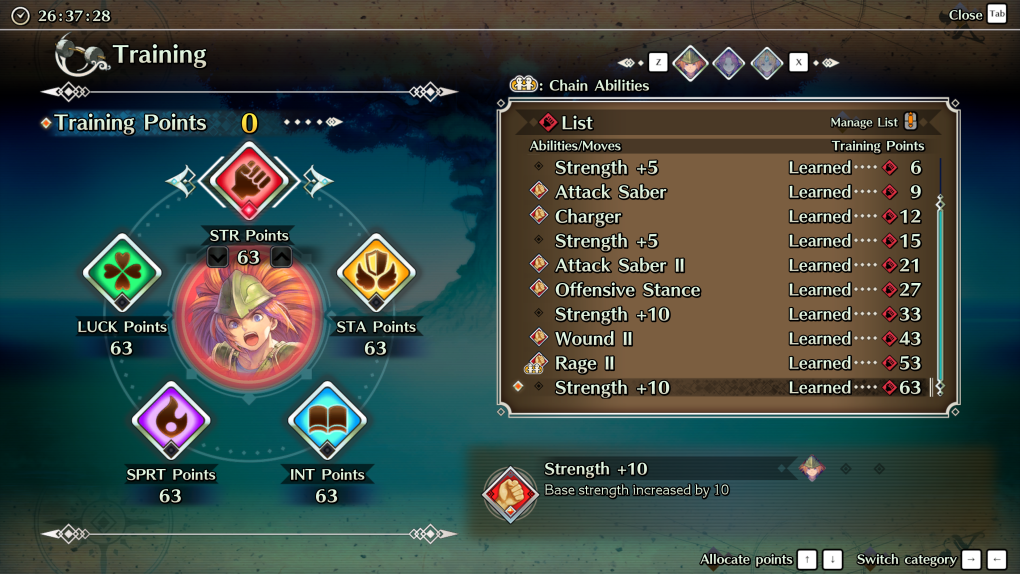1020x574 pixels.
Task: Select the SPRT Points flame category
Action: [171, 421]
